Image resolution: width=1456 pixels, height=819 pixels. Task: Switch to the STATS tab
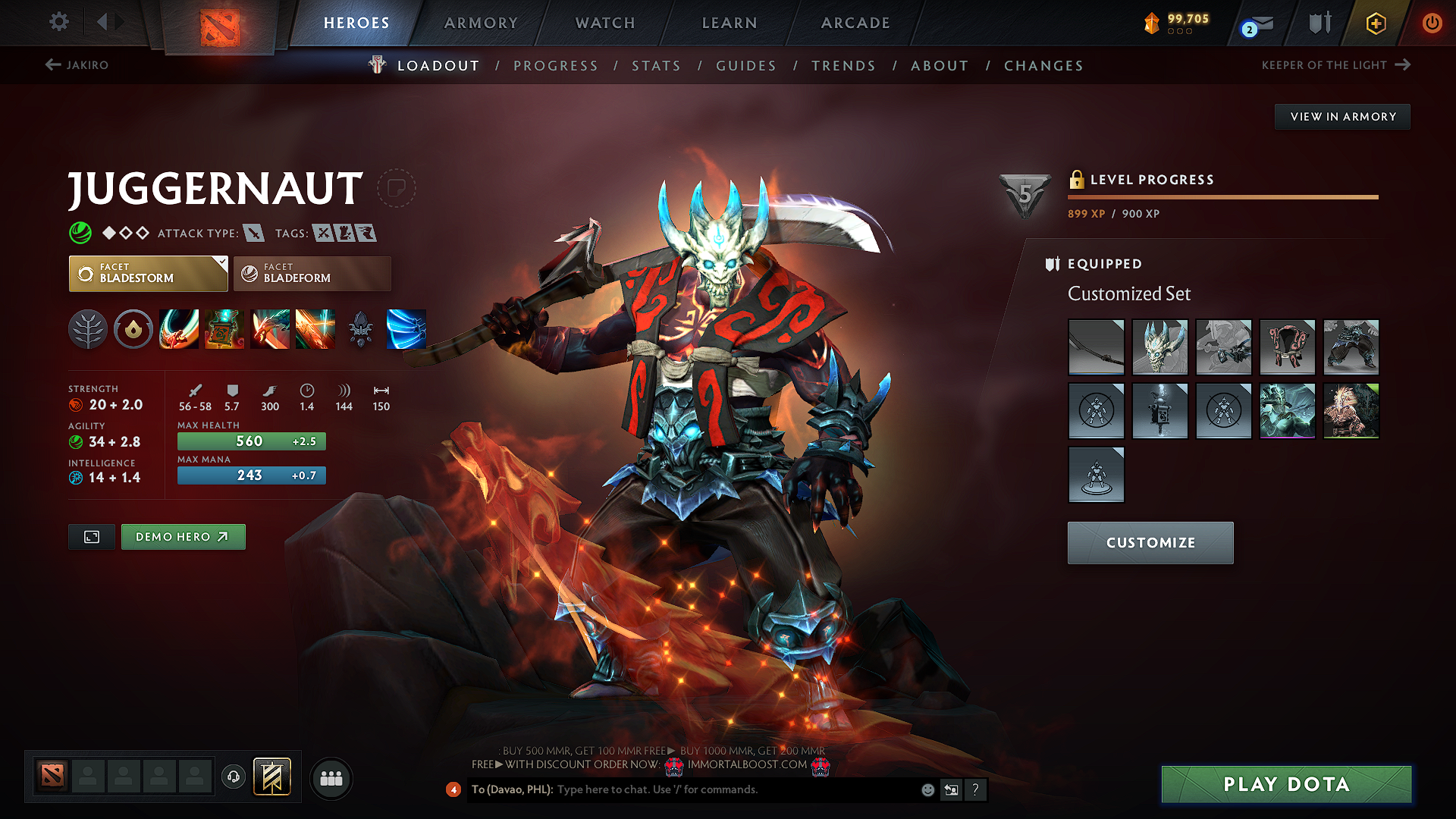[x=657, y=65]
